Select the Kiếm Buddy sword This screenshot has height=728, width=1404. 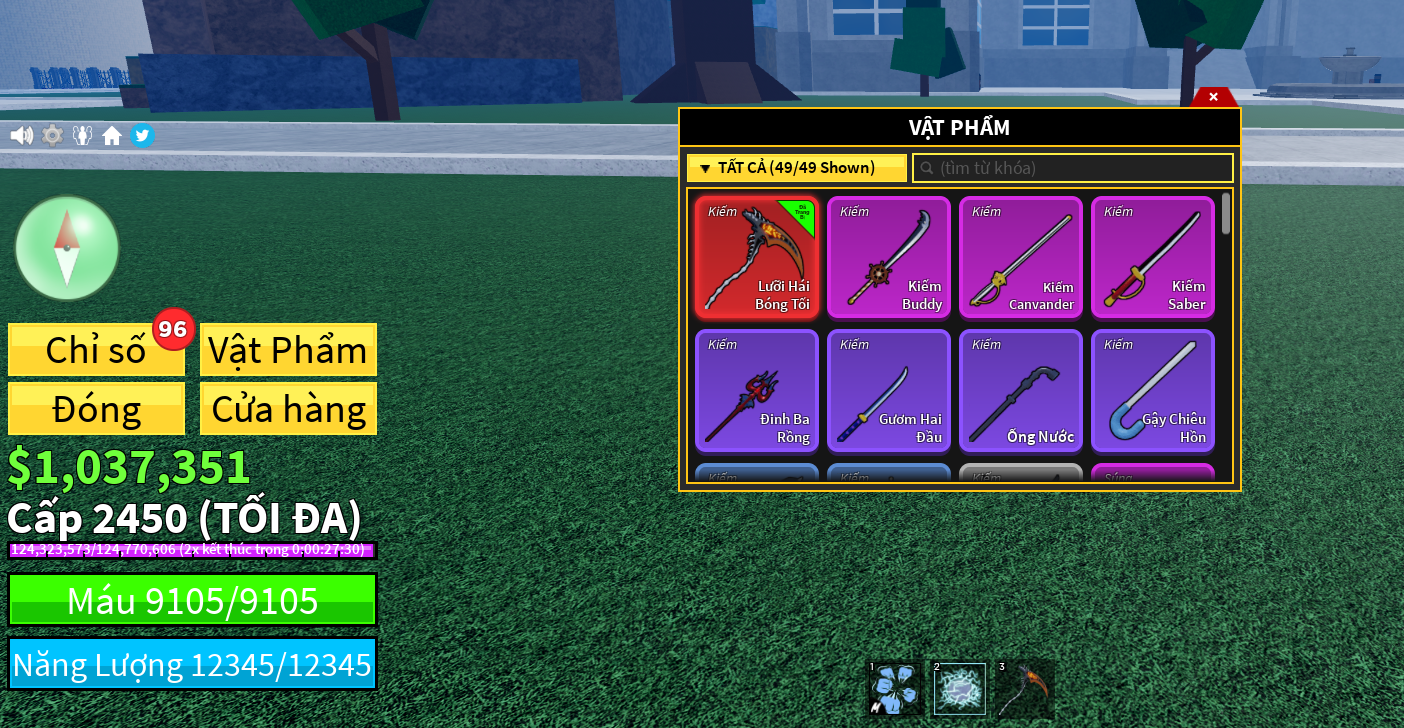tap(889, 257)
